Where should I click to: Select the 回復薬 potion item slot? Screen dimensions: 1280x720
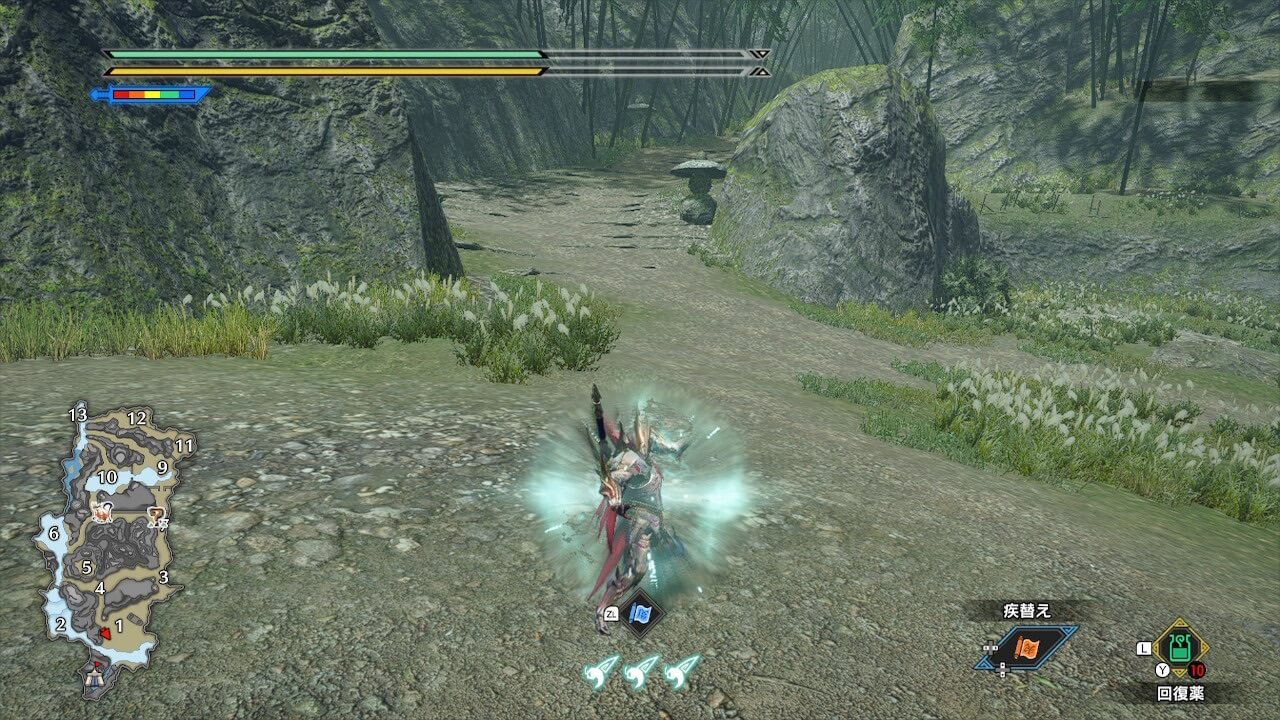[1181, 648]
